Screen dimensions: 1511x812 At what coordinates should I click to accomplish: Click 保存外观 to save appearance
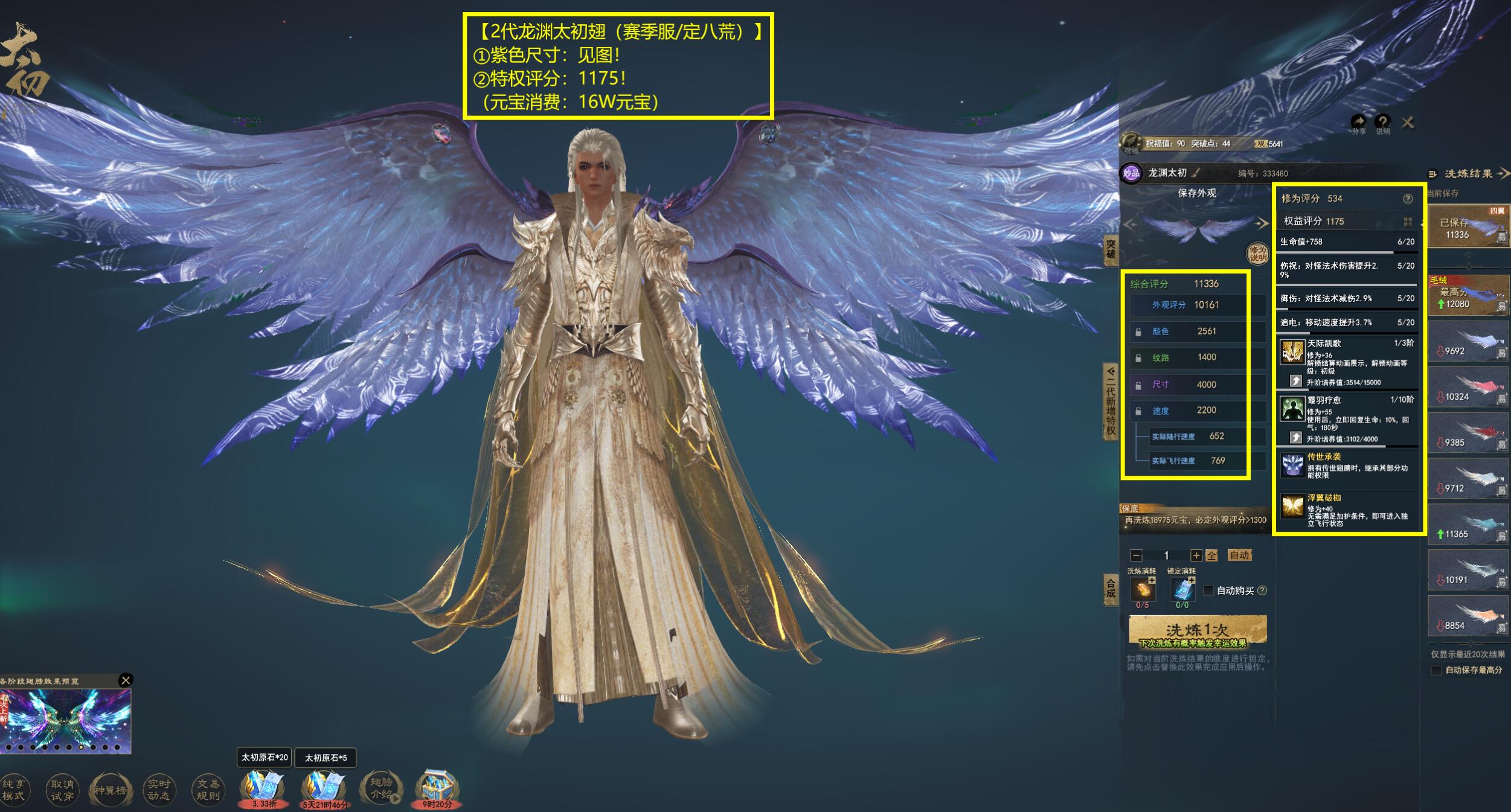pyautogui.click(x=1196, y=193)
